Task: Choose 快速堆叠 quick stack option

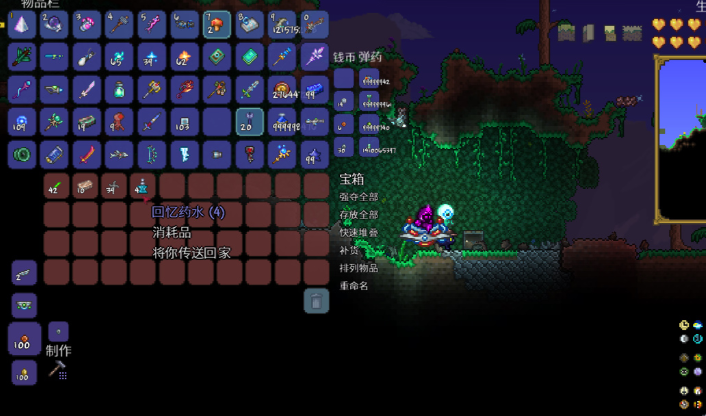Action: [x=359, y=232]
